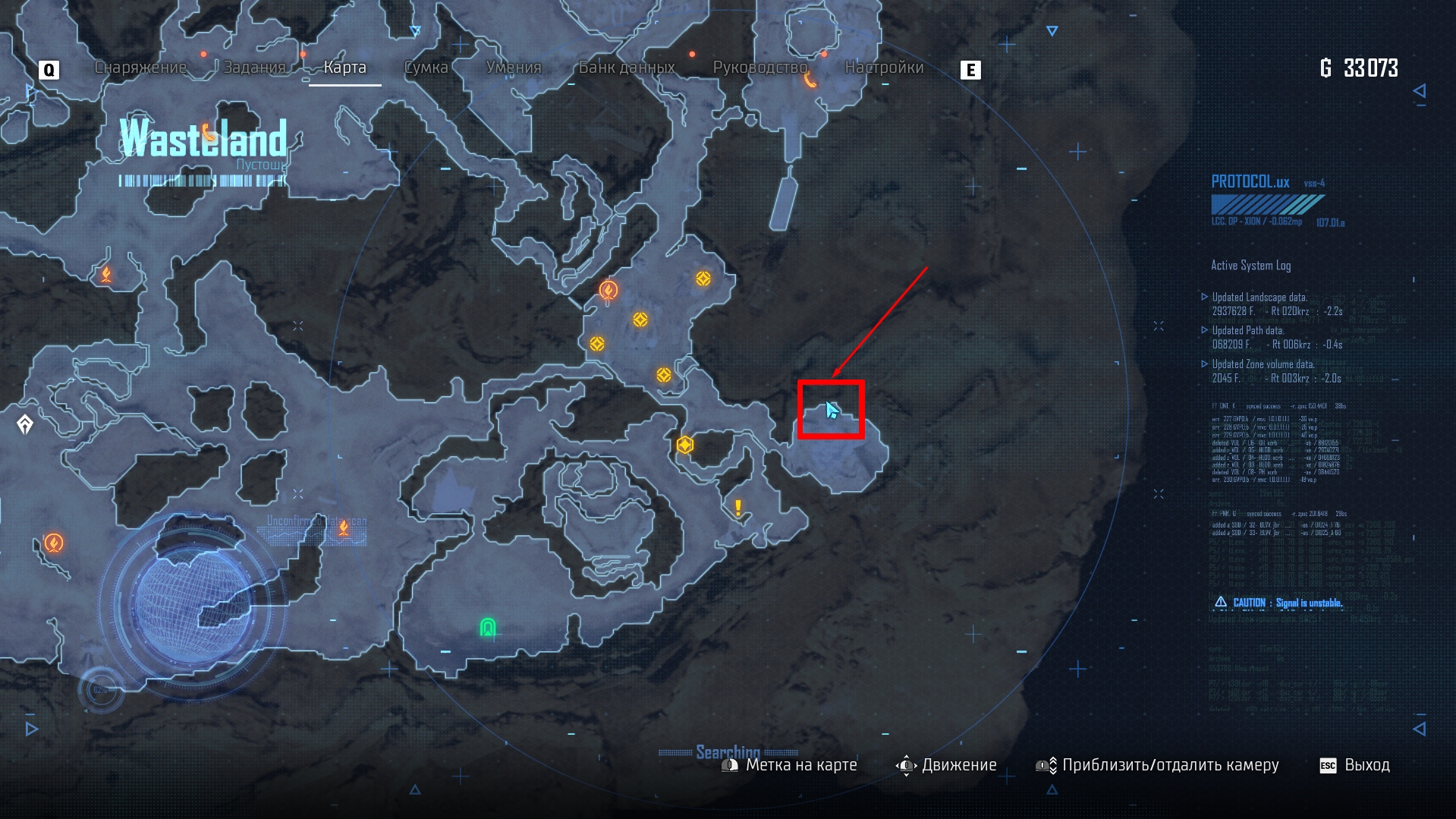Go to the Умения tab

pos(514,68)
